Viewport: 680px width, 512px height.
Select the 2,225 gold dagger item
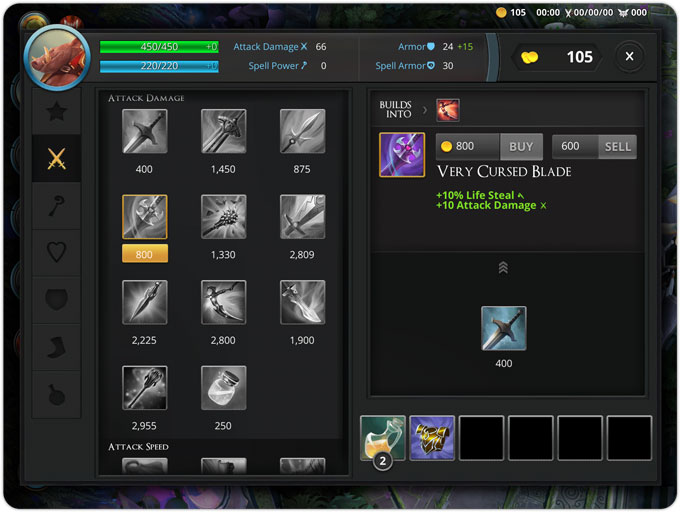tap(144, 302)
